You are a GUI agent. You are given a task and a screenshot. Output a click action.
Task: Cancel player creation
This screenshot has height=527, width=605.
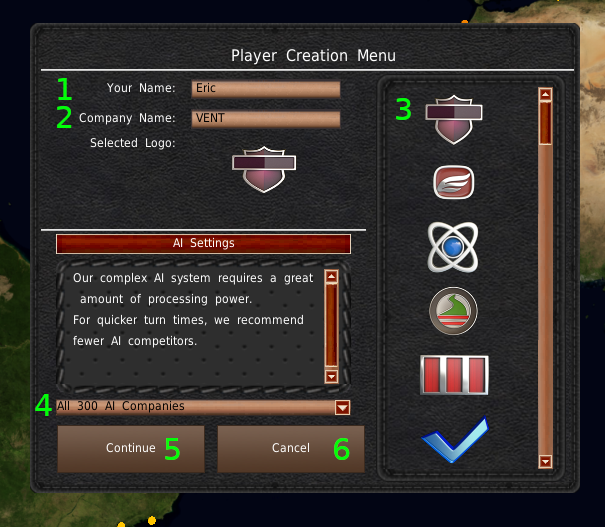point(291,448)
